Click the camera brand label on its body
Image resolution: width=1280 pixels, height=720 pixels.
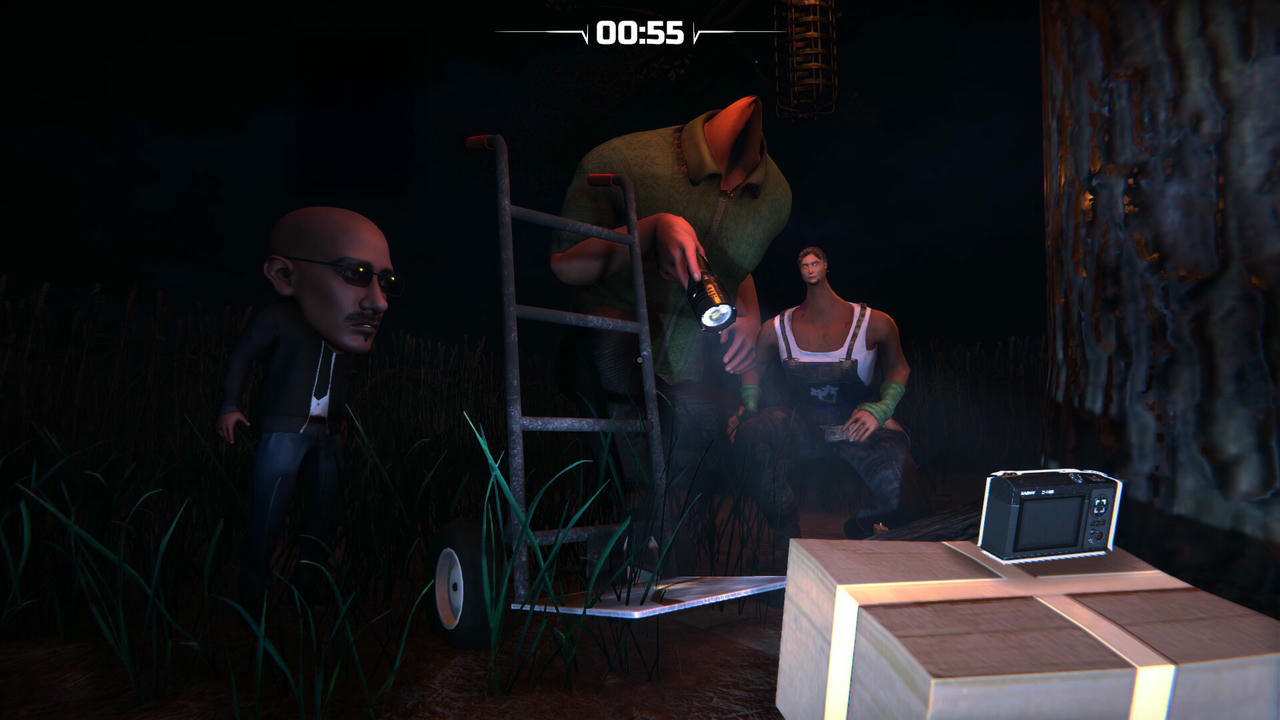pos(1037,492)
